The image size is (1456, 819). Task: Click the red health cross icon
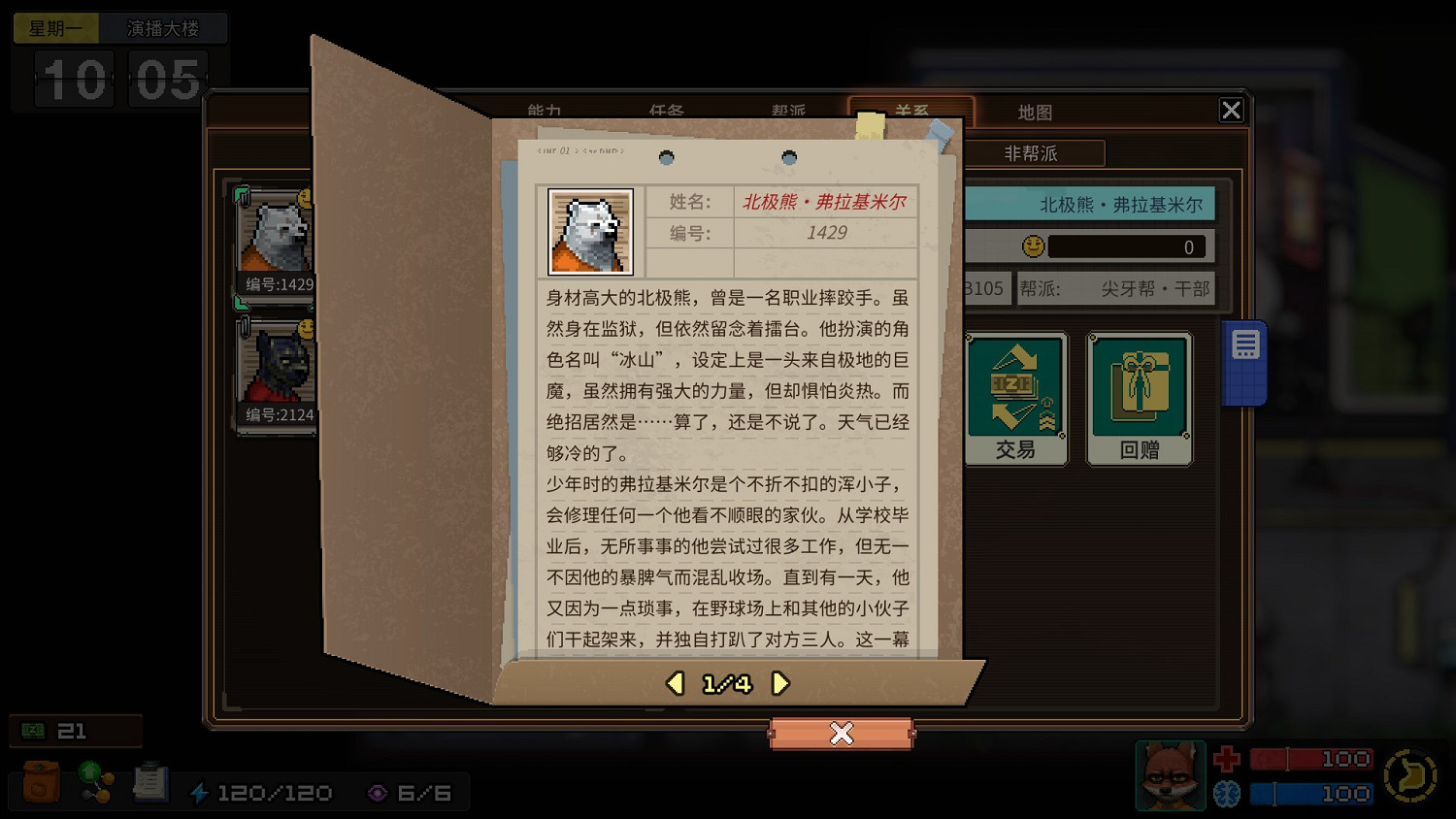coord(1229,758)
